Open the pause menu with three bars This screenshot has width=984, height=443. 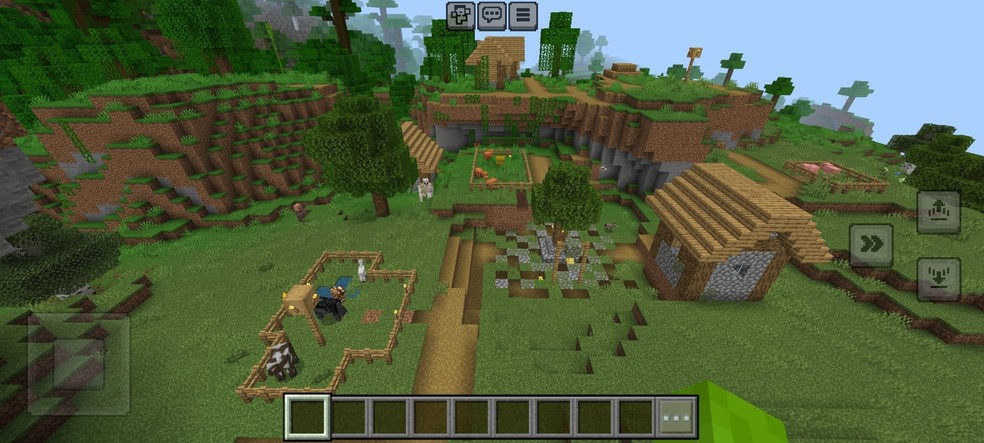click(522, 16)
